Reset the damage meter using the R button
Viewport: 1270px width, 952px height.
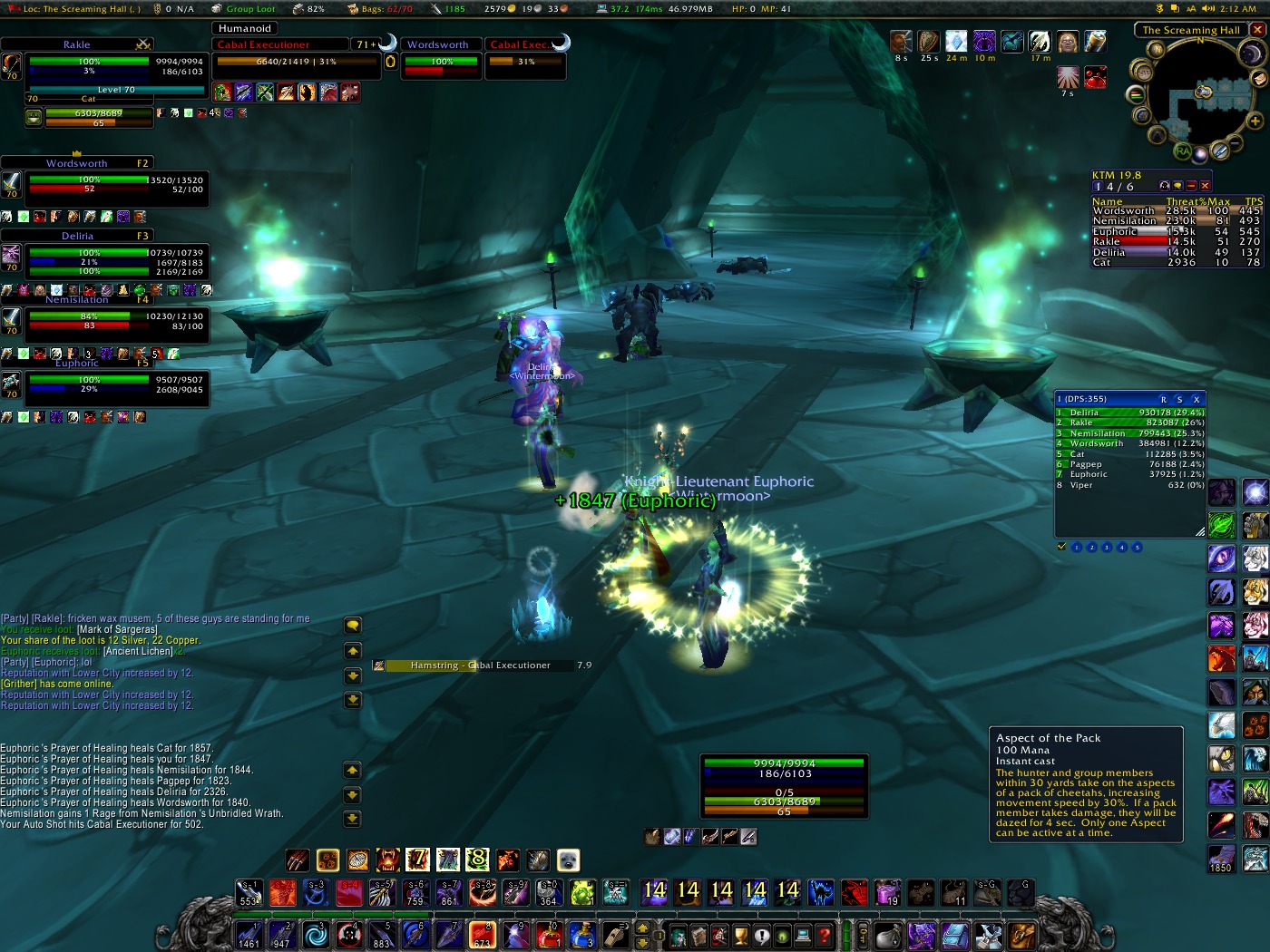[x=1164, y=399]
